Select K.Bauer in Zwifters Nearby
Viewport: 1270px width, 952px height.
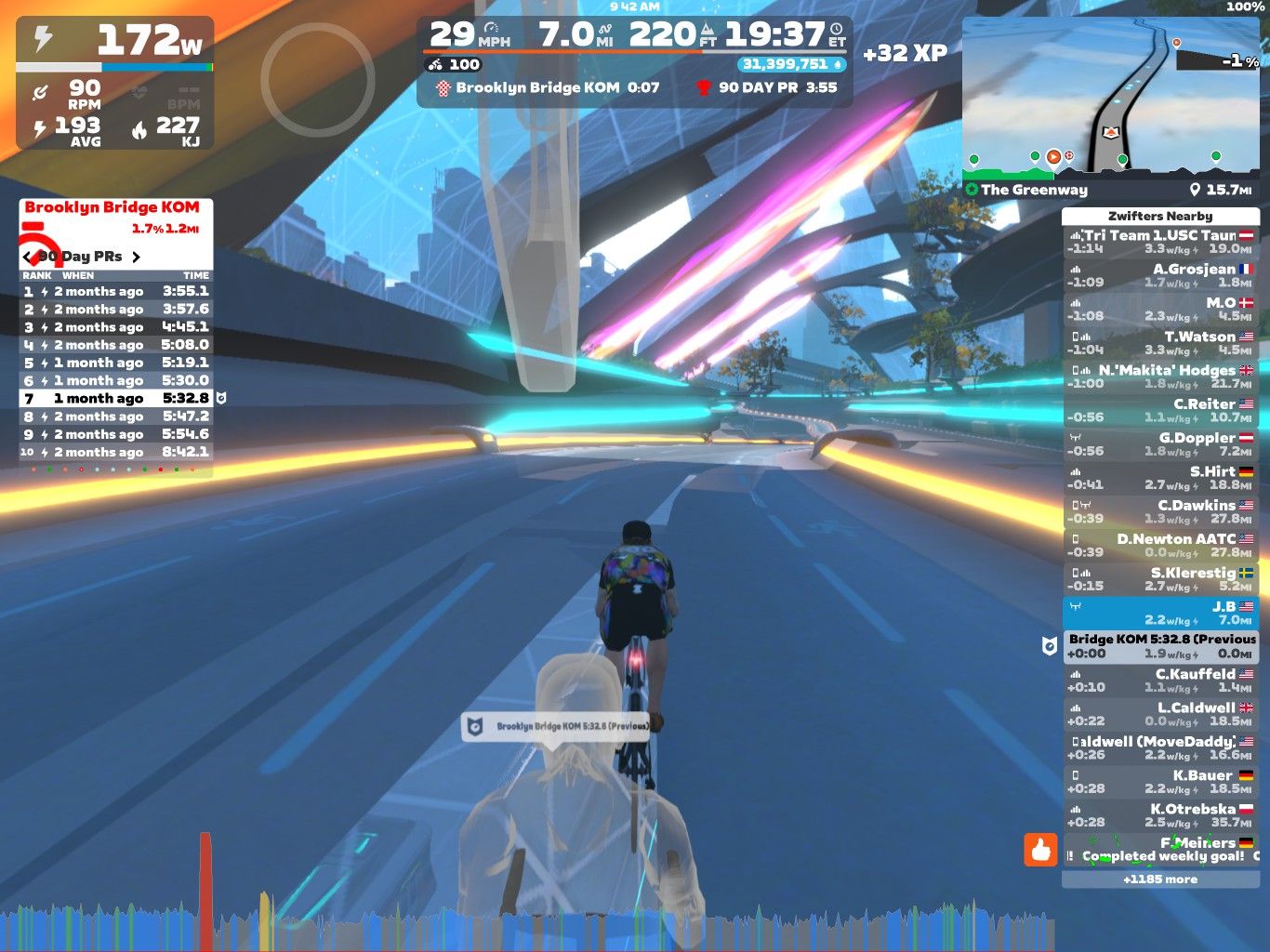(x=1160, y=782)
